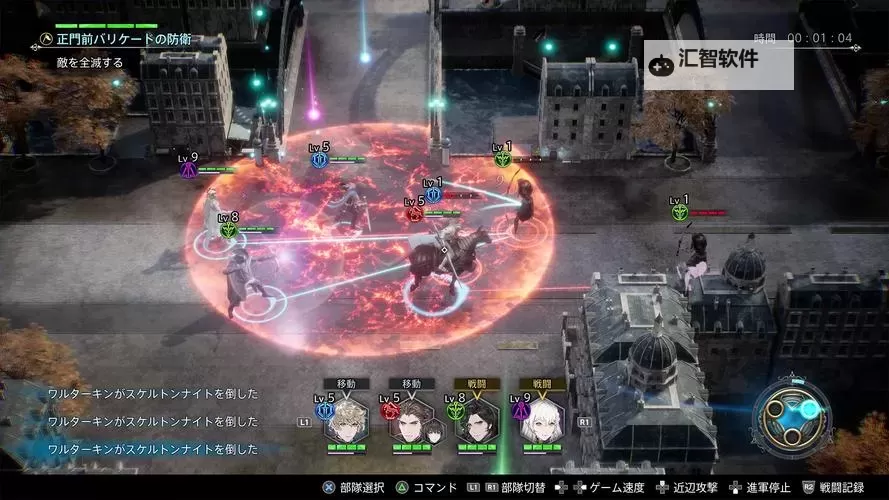Open the 正門前バリケードの防衛 objective tracker
Image resolution: width=889 pixels, height=500 pixels.
tap(118, 40)
